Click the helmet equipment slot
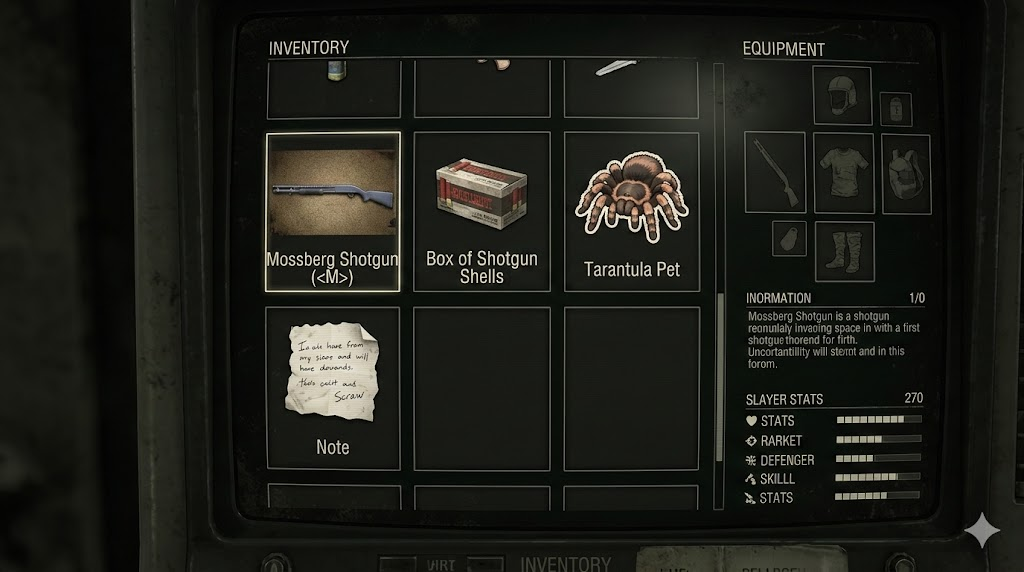 [842, 96]
